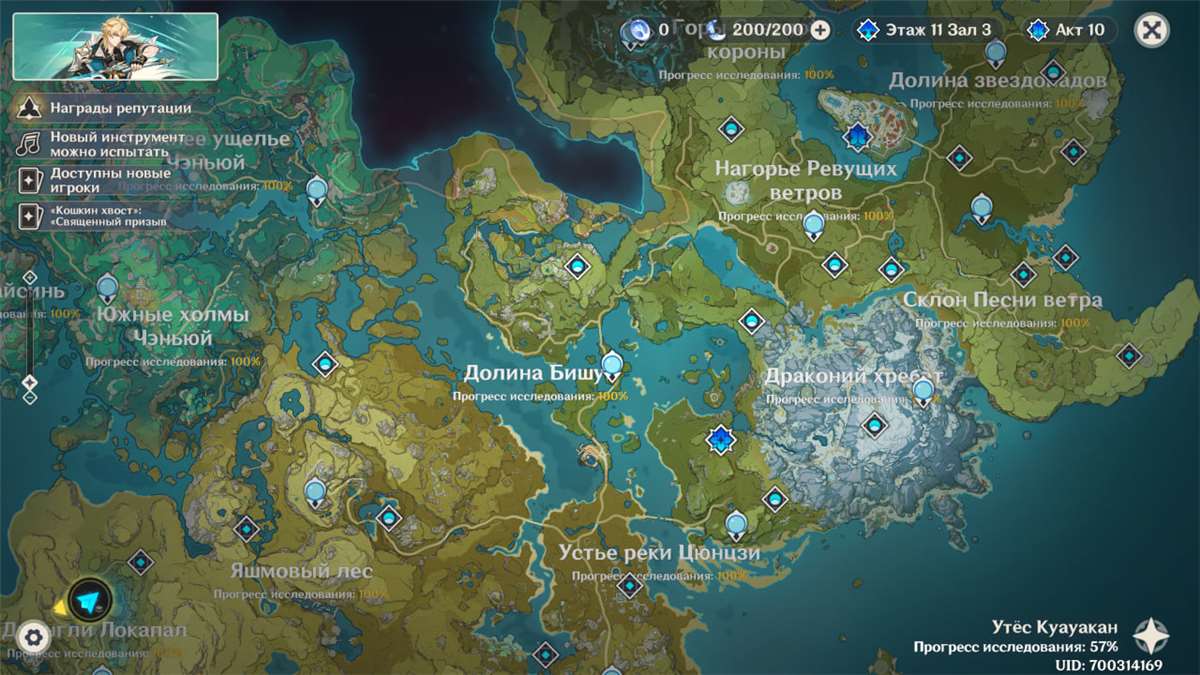Add resin with the plus button
The height and width of the screenshot is (675, 1200).
820,30
